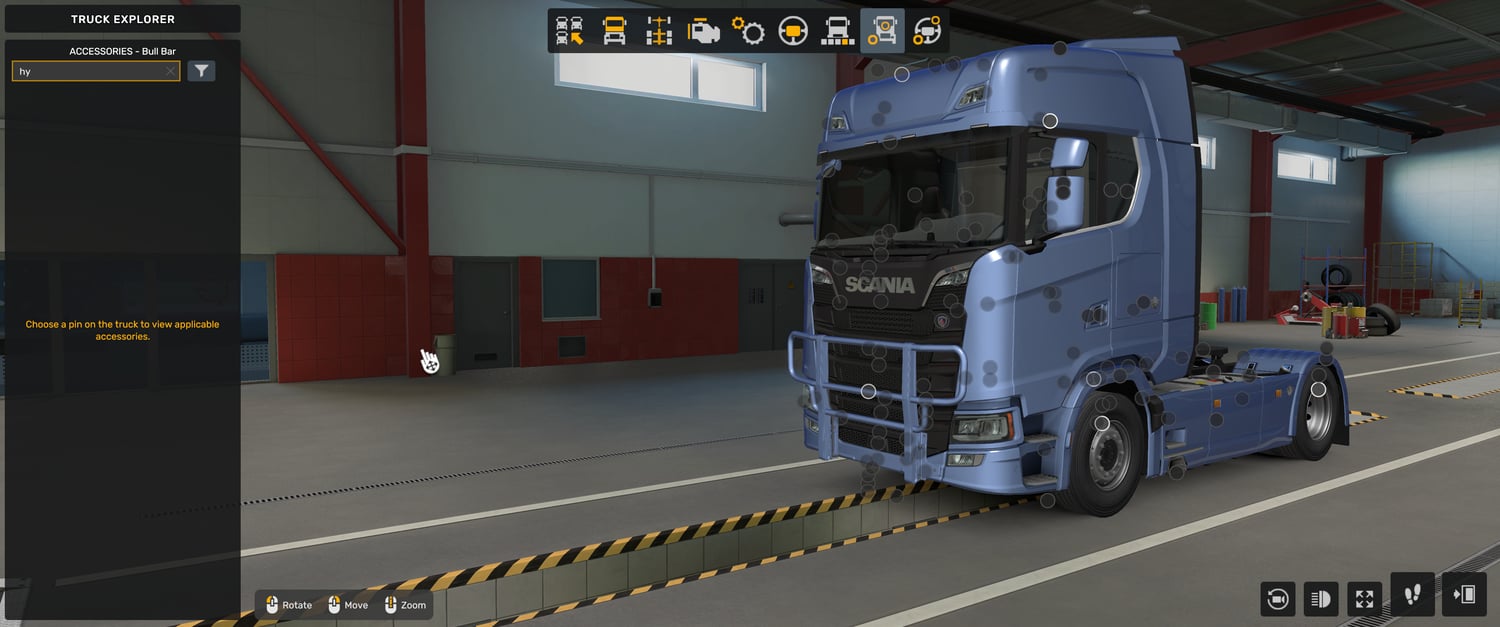Select the white-ringed pin on the rear wheel
The width and height of the screenshot is (1500, 627).
tap(1318, 389)
